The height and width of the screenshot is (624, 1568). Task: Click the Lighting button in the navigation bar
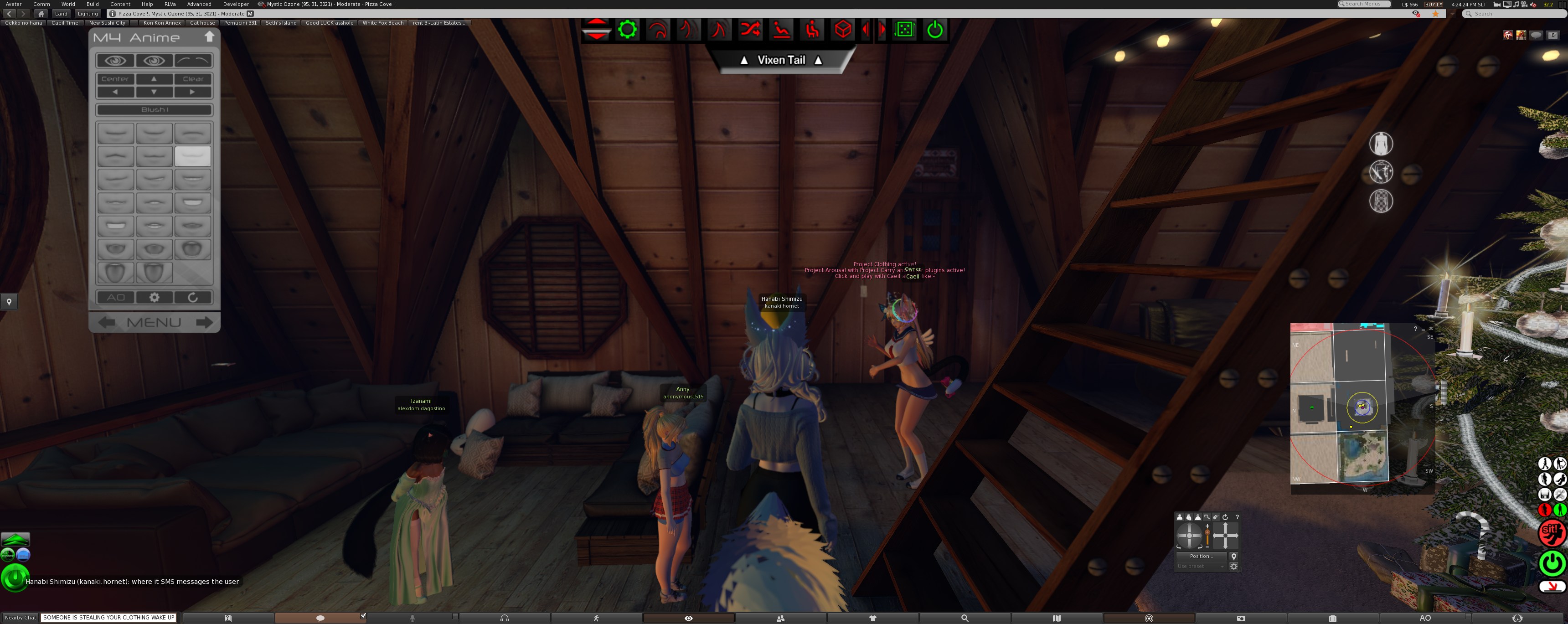88,13
